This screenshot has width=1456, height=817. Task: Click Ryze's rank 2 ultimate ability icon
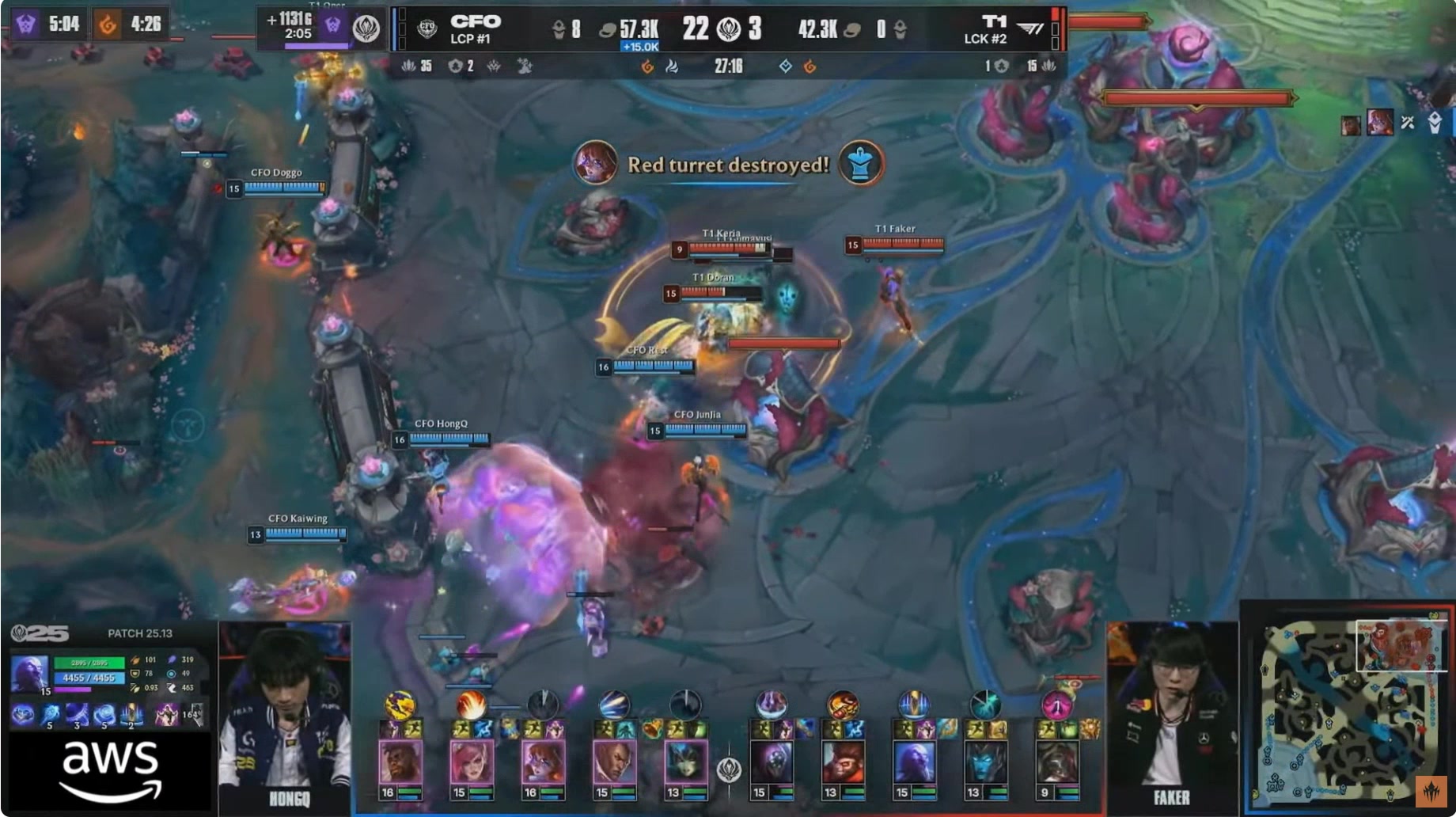(131, 715)
